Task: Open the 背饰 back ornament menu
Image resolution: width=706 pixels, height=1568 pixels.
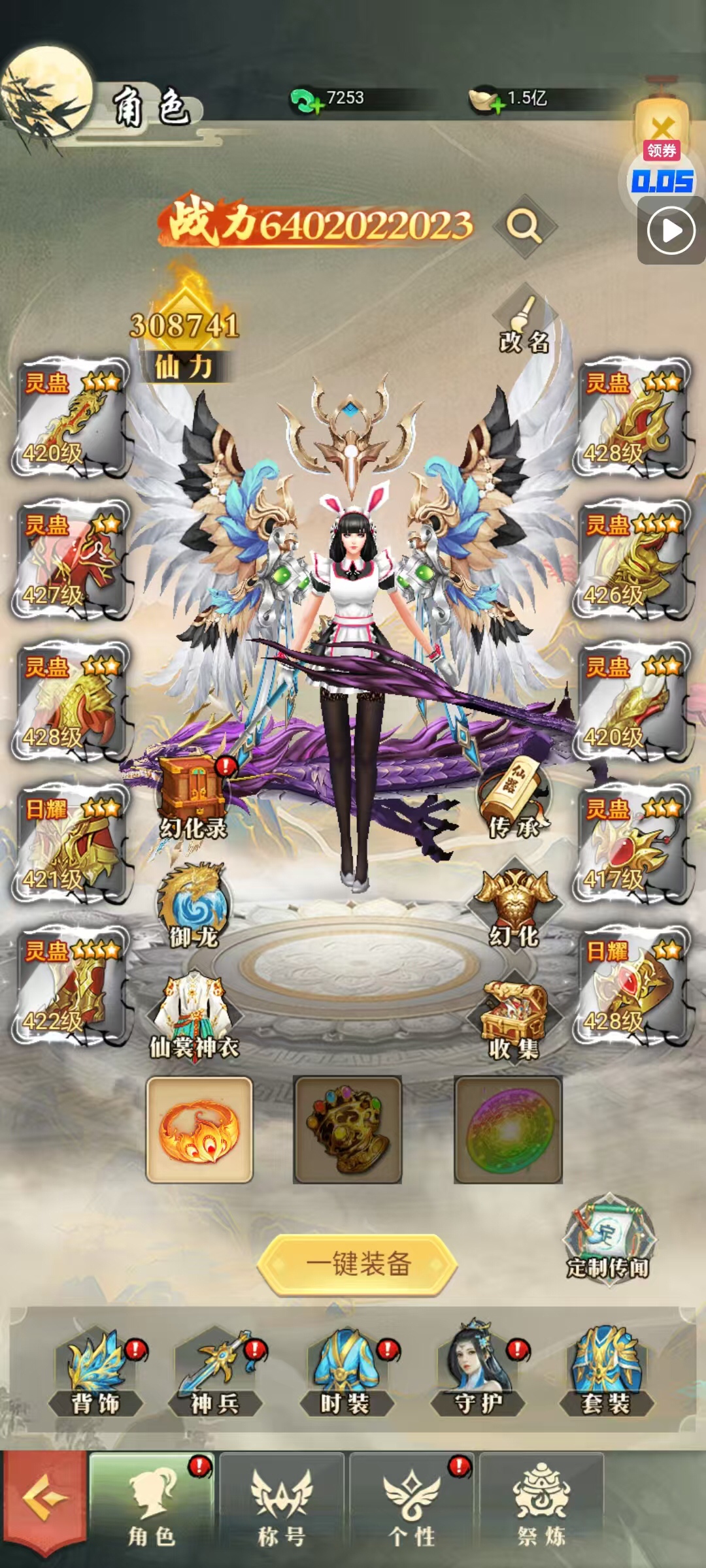Action: pyautogui.click(x=96, y=1371)
